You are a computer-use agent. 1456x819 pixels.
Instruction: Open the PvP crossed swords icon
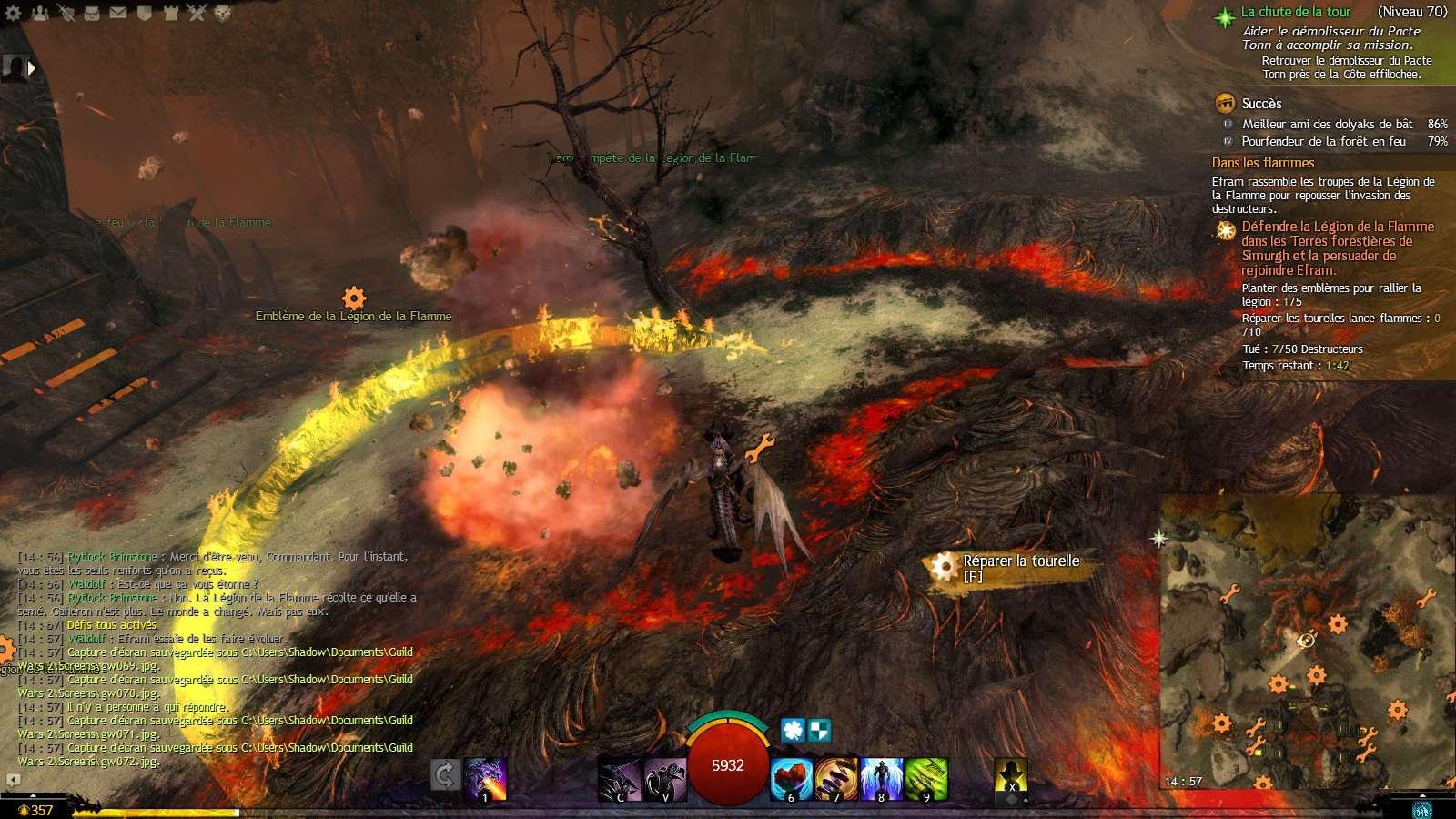tap(197, 13)
